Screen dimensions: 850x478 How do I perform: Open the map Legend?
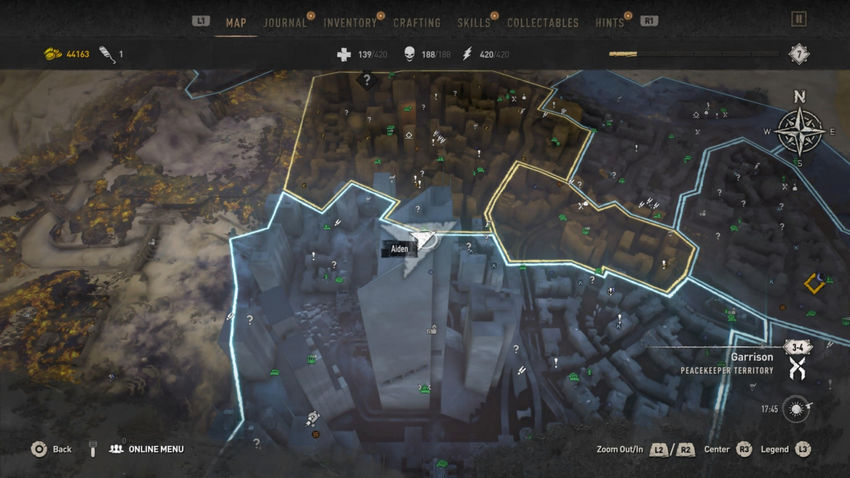point(775,449)
